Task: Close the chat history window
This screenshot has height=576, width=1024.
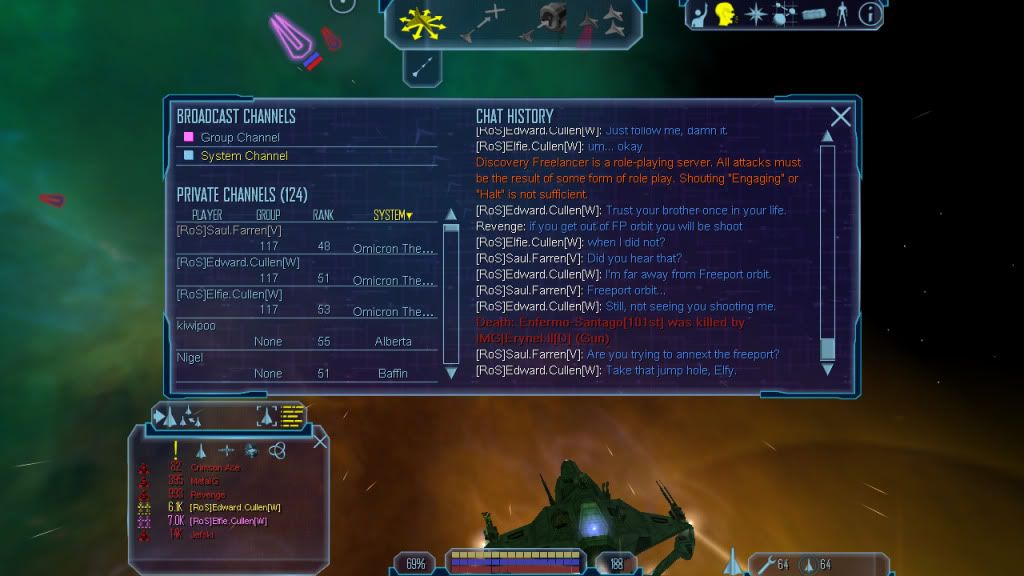Action: click(x=840, y=117)
